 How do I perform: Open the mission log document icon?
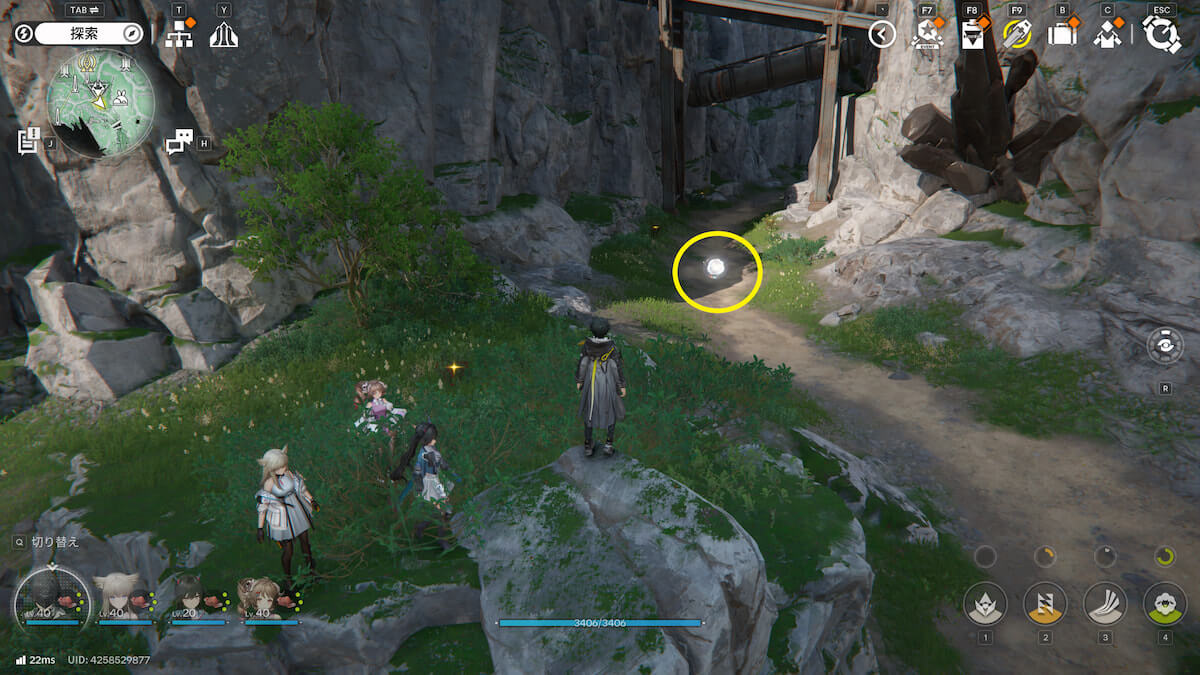pos(29,140)
